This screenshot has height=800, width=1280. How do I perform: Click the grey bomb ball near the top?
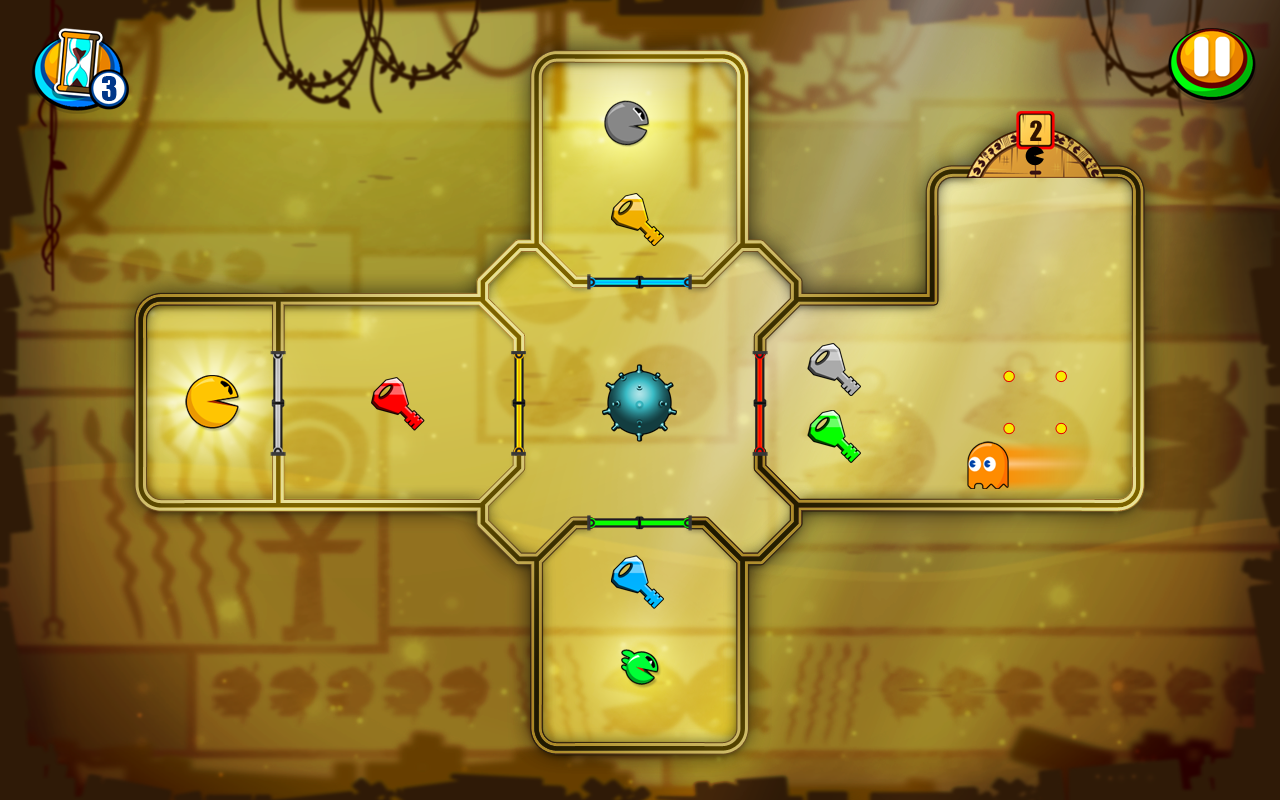pyautogui.click(x=628, y=120)
